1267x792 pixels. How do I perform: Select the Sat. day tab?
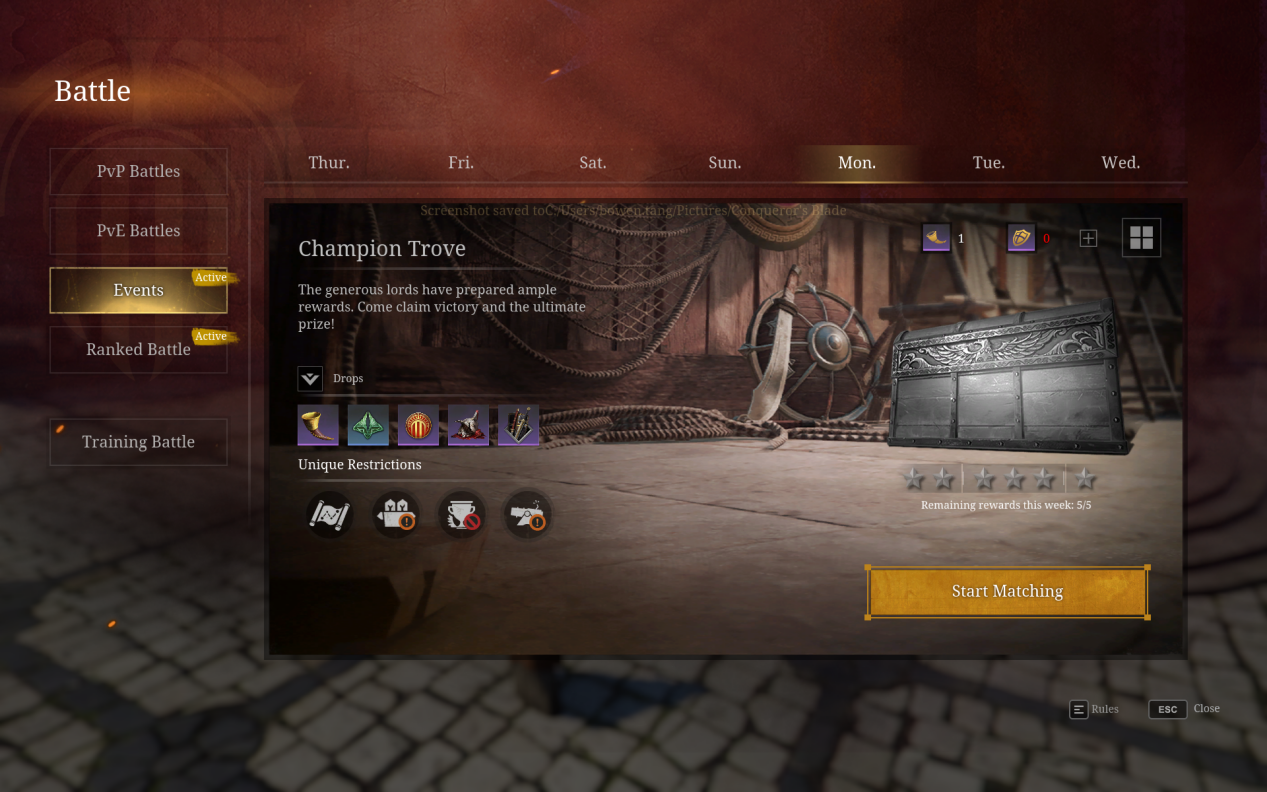point(593,162)
